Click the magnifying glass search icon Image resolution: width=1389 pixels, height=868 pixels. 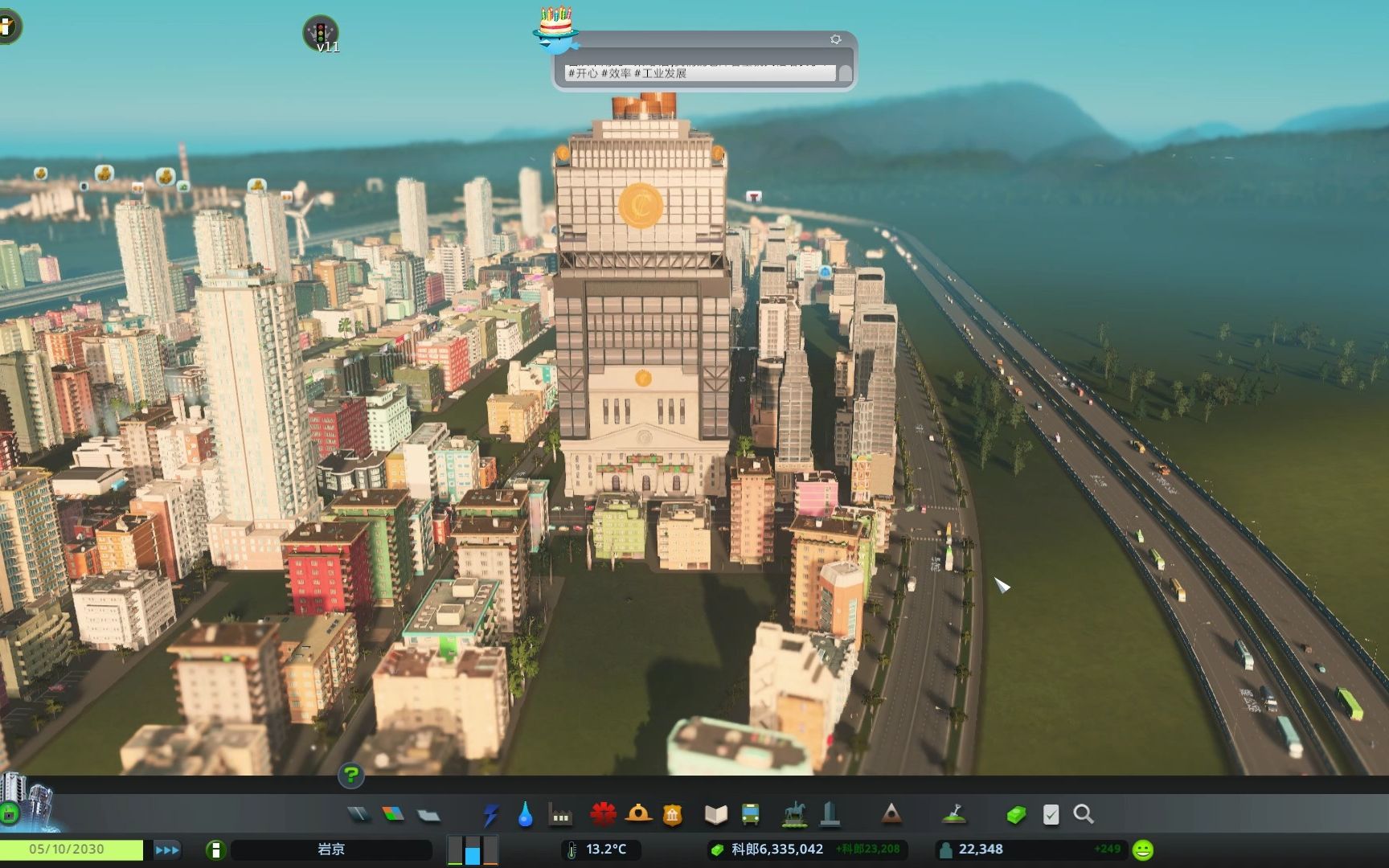(1084, 815)
